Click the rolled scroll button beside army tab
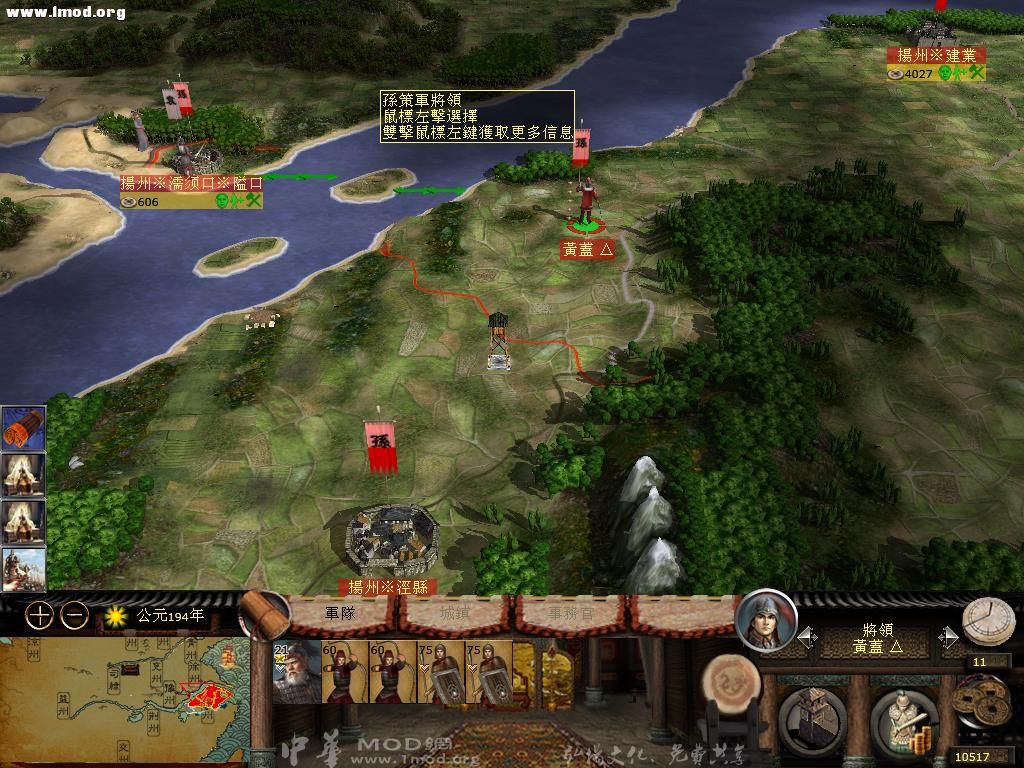 [x=262, y=613]
